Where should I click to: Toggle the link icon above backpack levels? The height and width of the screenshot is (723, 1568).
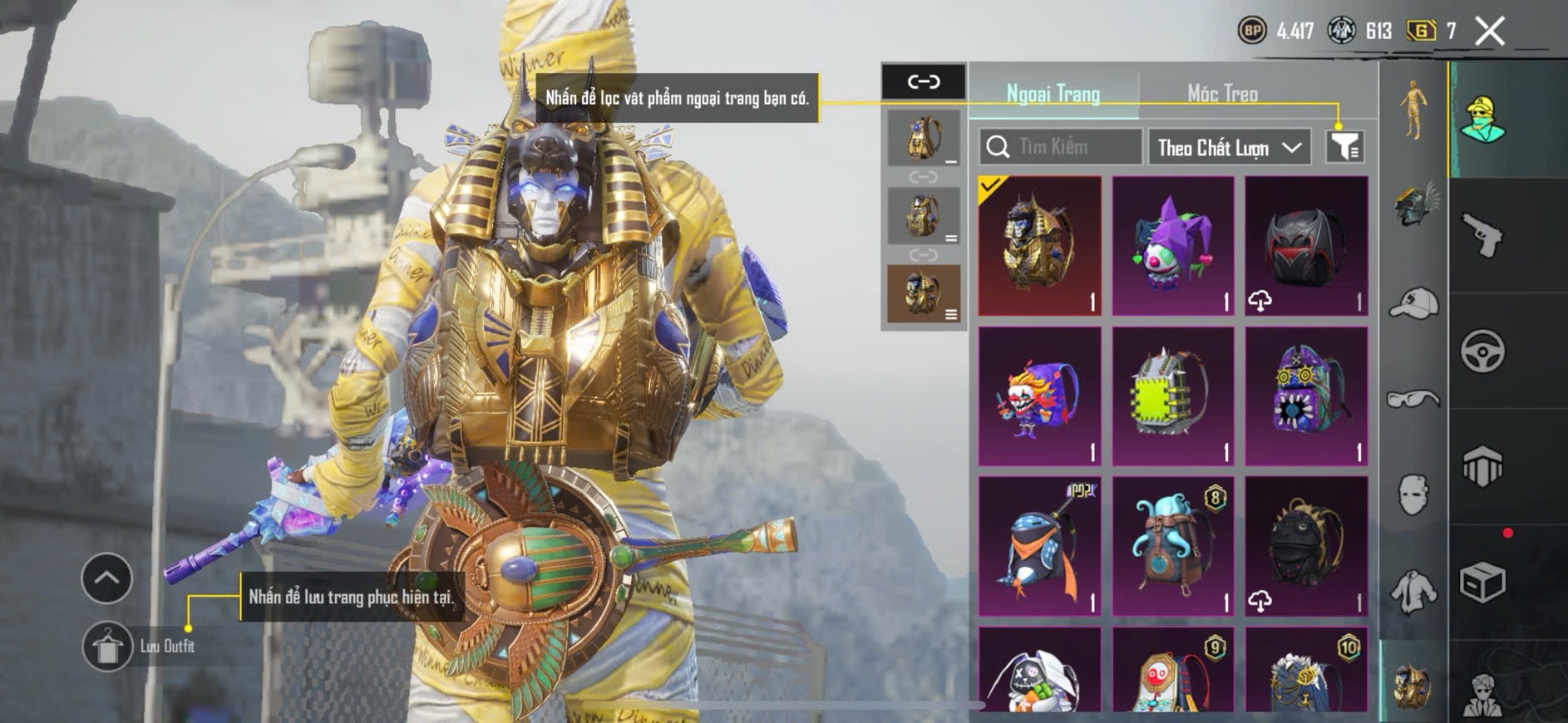[x=924, y=81]
